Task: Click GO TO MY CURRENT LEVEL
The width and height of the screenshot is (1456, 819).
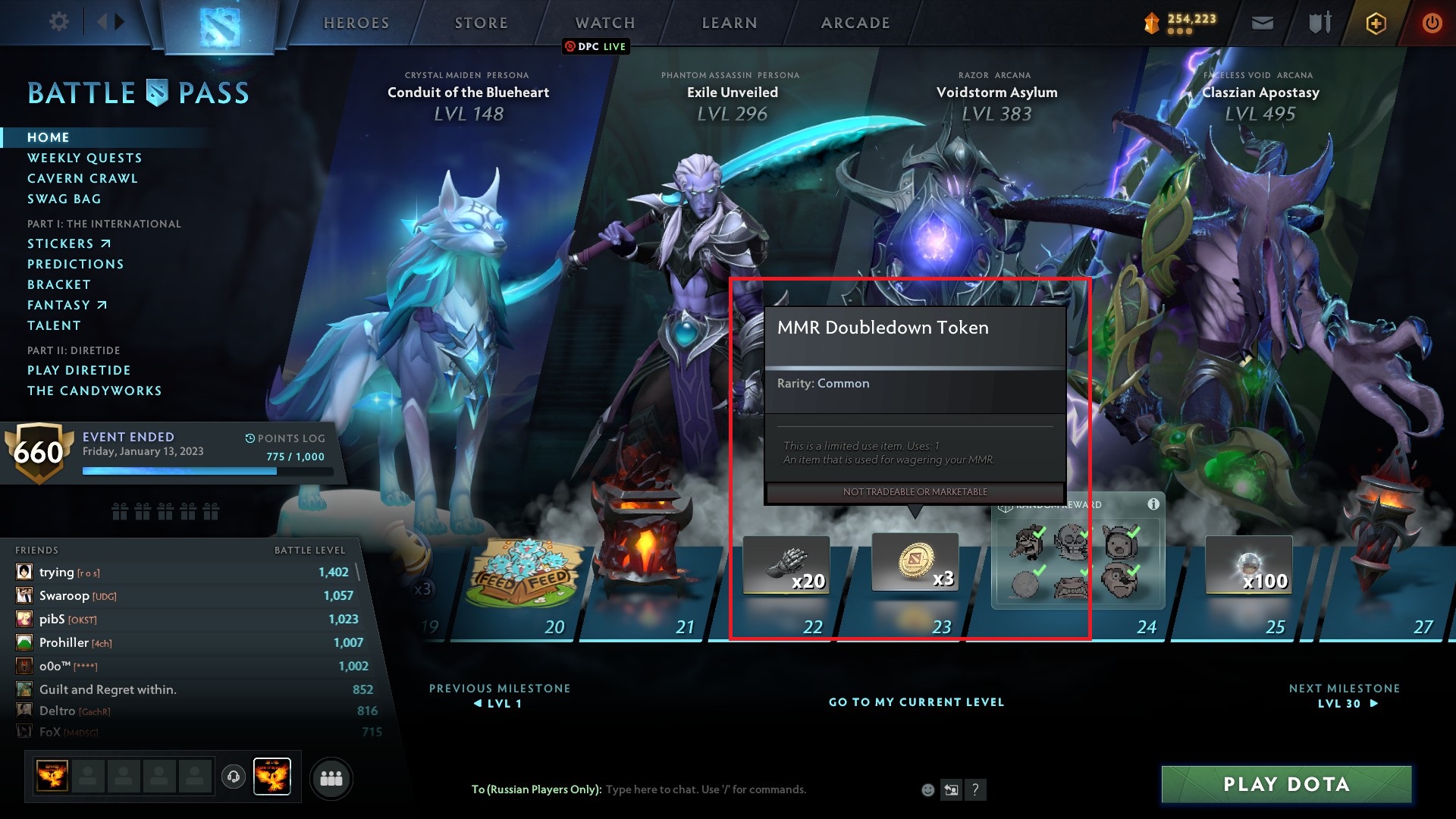Action: 915,702
